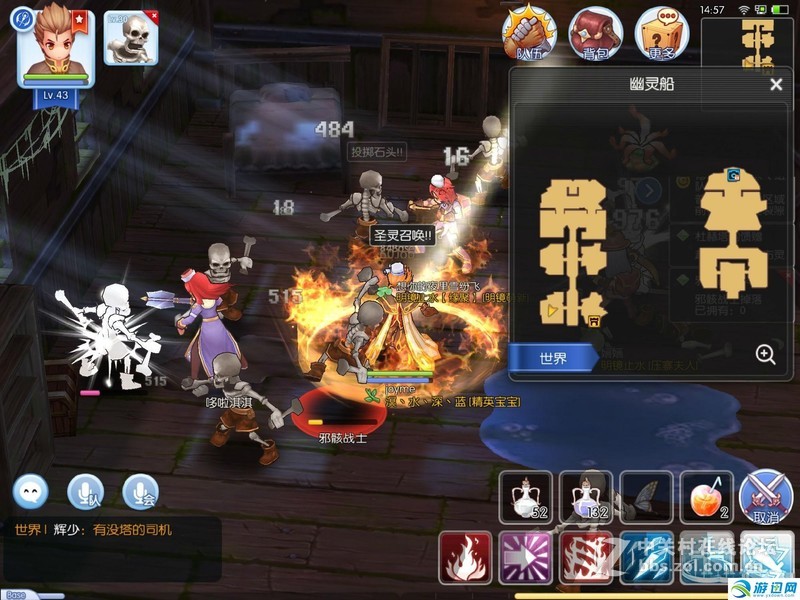
Task: Use the apple juice item with 2 count
Action: click(x=707, y=497)
